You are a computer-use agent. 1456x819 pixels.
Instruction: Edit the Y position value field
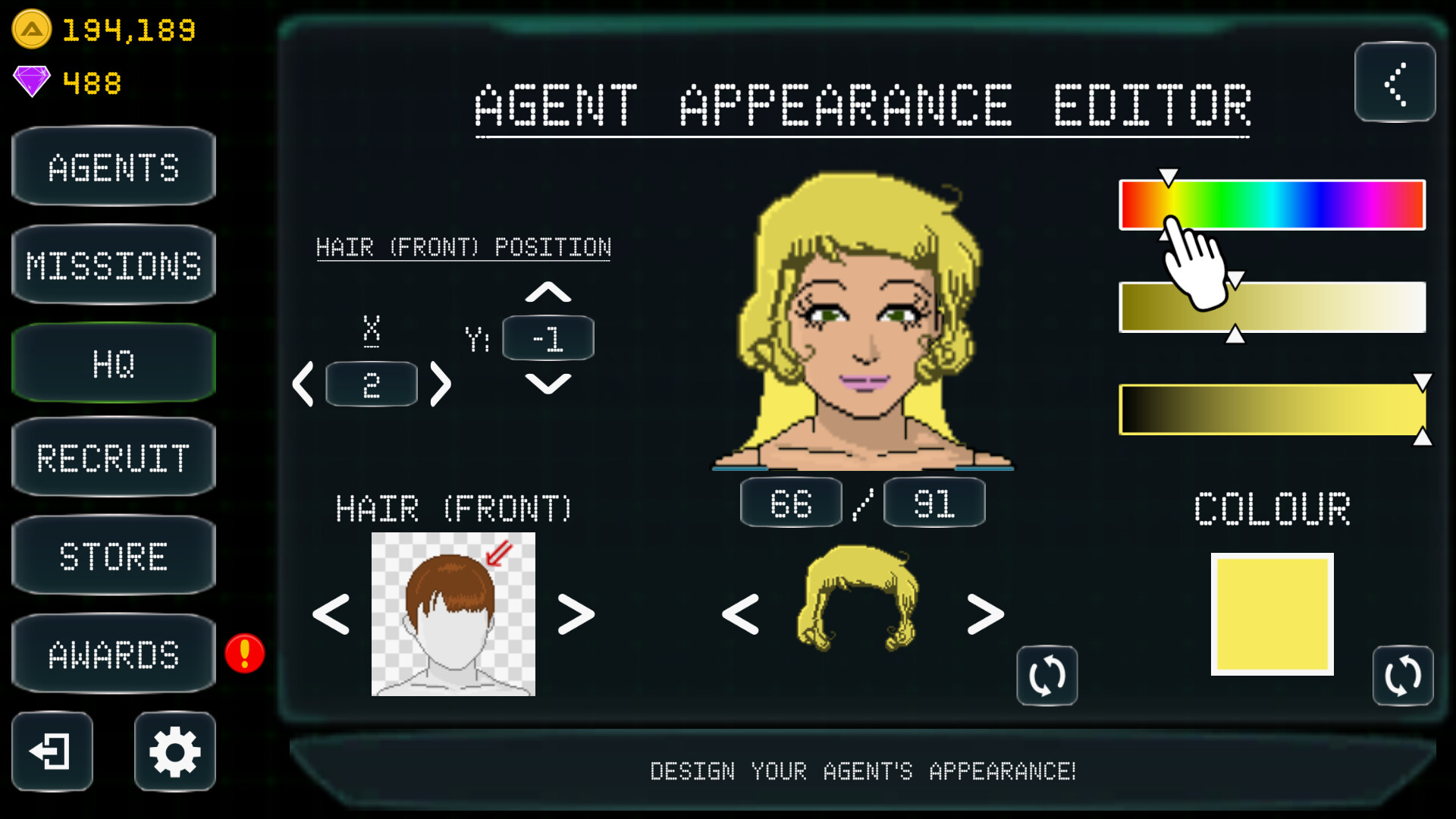[x=548, y=338]
